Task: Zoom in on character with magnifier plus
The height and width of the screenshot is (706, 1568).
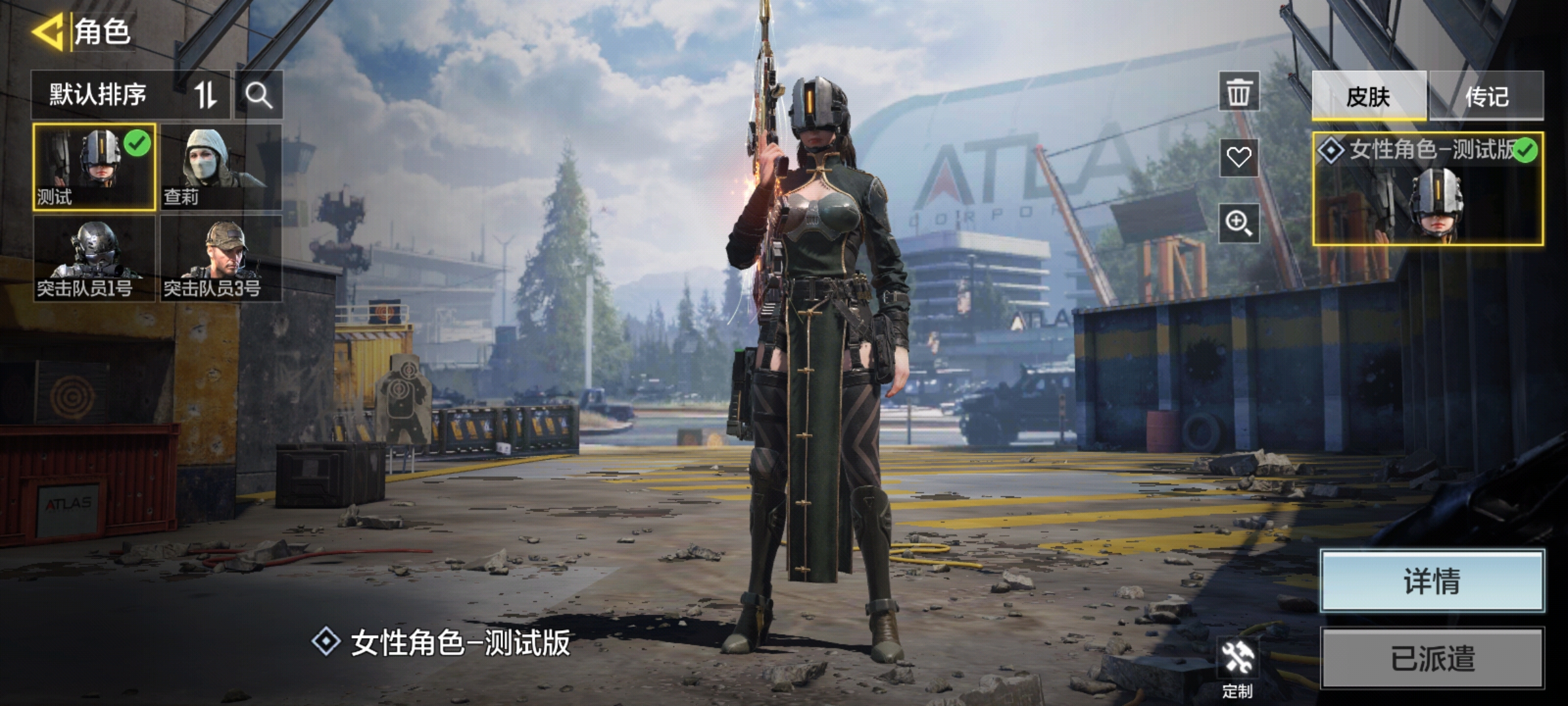Action: click(x=1238, y=223)
